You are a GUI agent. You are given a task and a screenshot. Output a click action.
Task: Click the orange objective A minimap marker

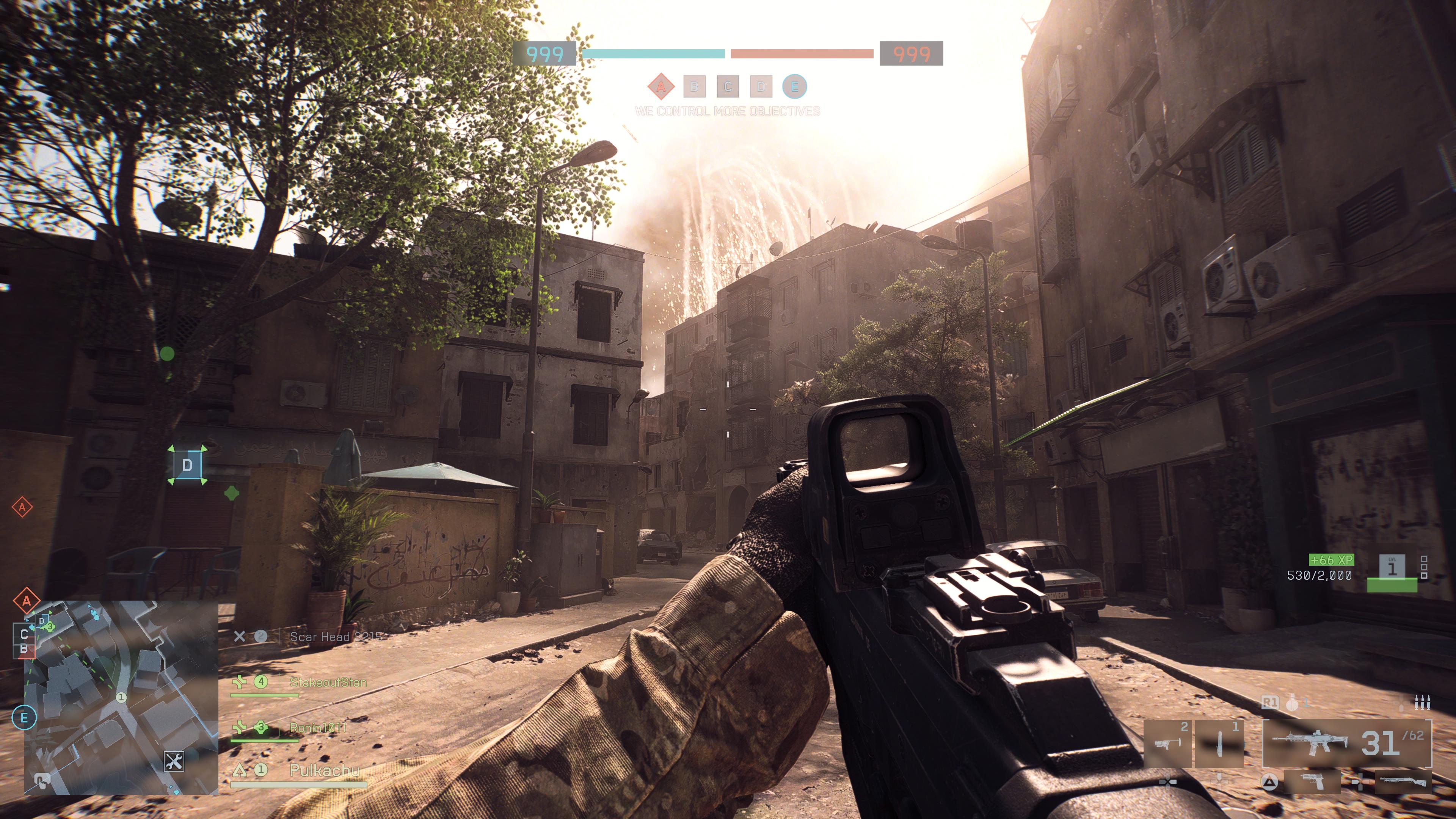[x=26, y=601]
